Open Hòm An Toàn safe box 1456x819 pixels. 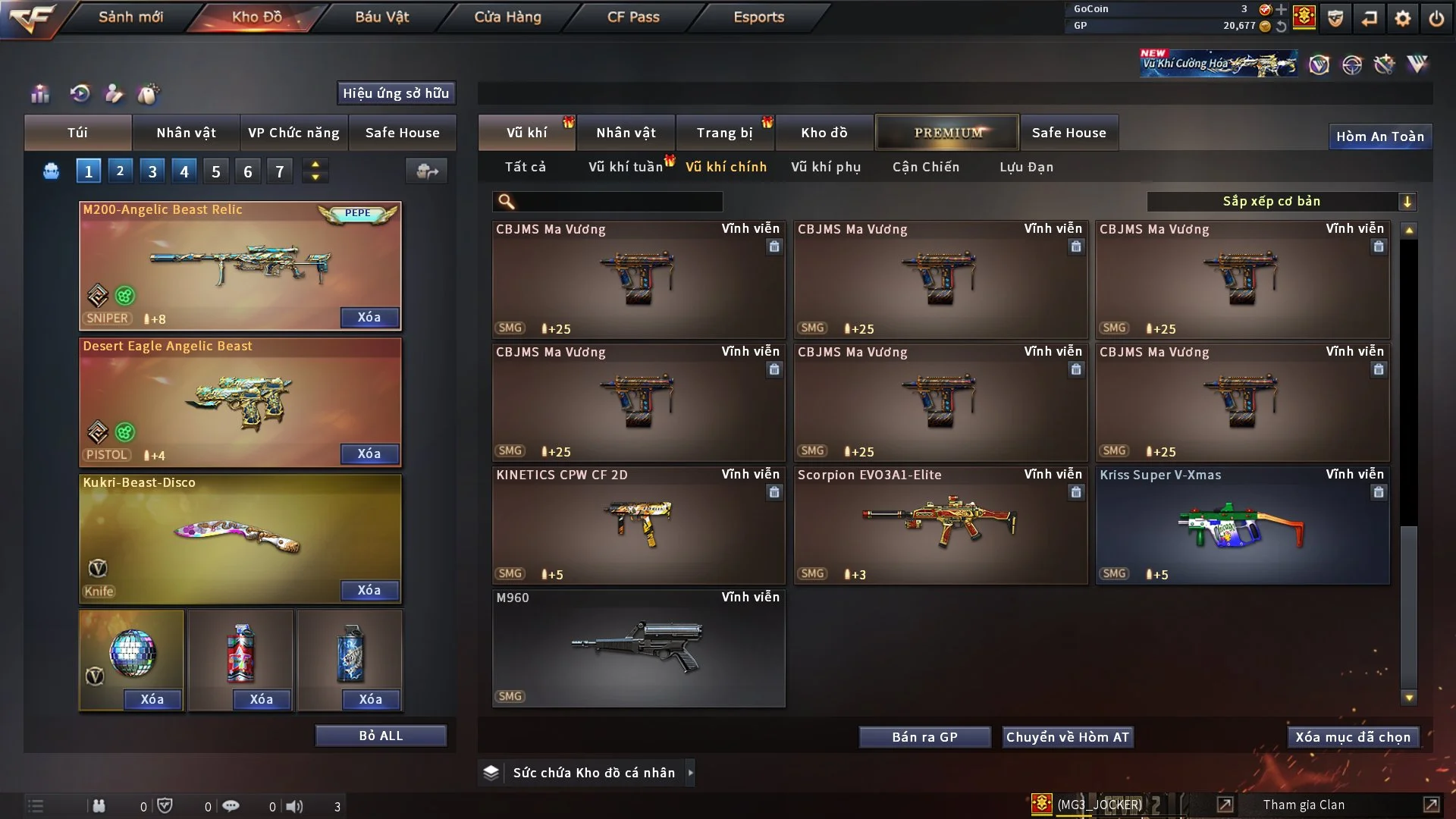pos(1379,136)
